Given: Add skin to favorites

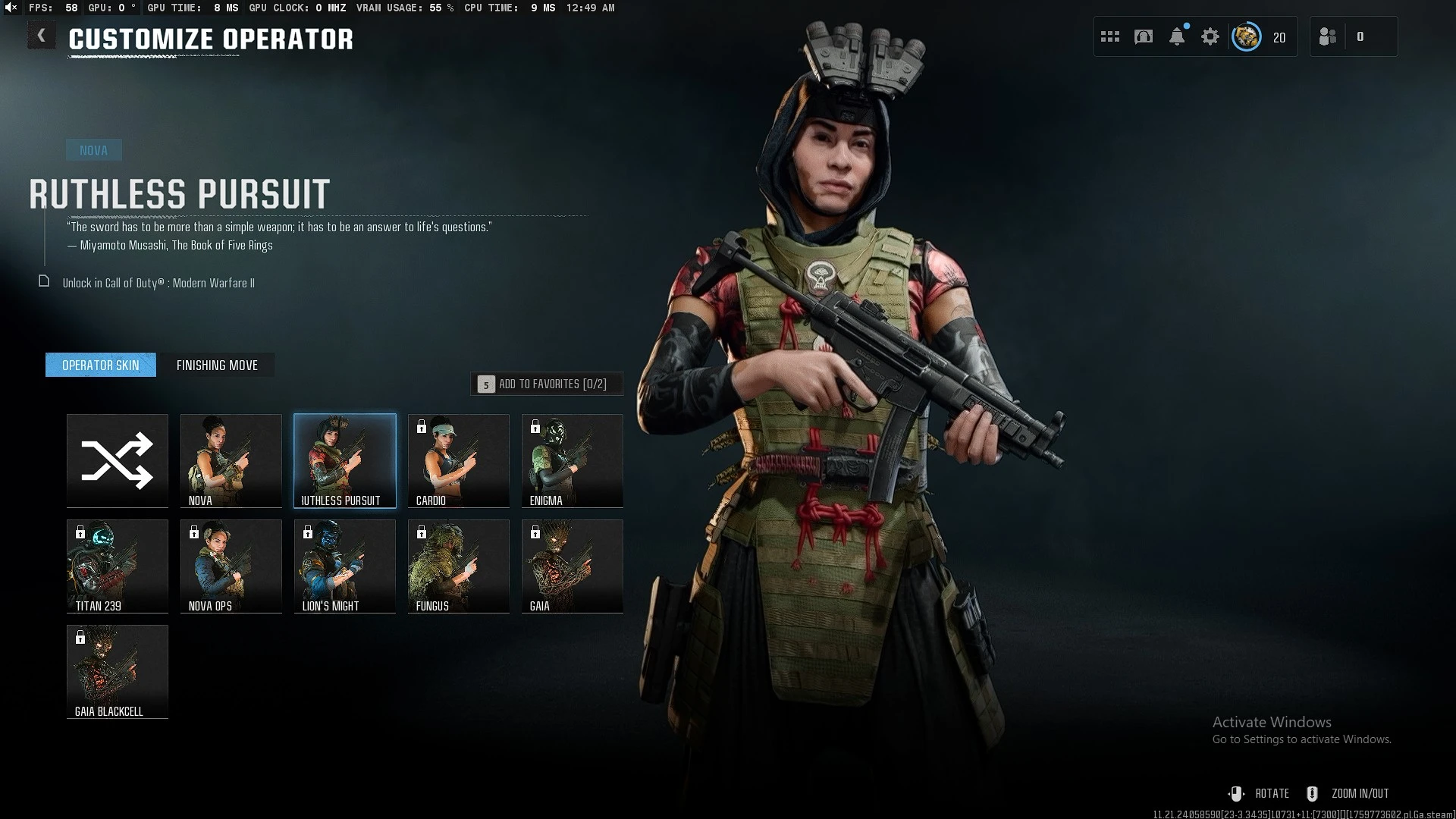Looking at the screenshot, I should [547, 384].
